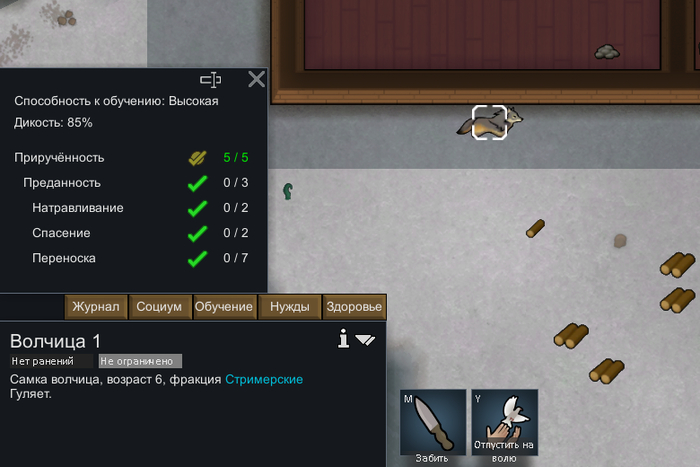
Task: Open the Здоровье tab
Action: [x=354, y=307]
